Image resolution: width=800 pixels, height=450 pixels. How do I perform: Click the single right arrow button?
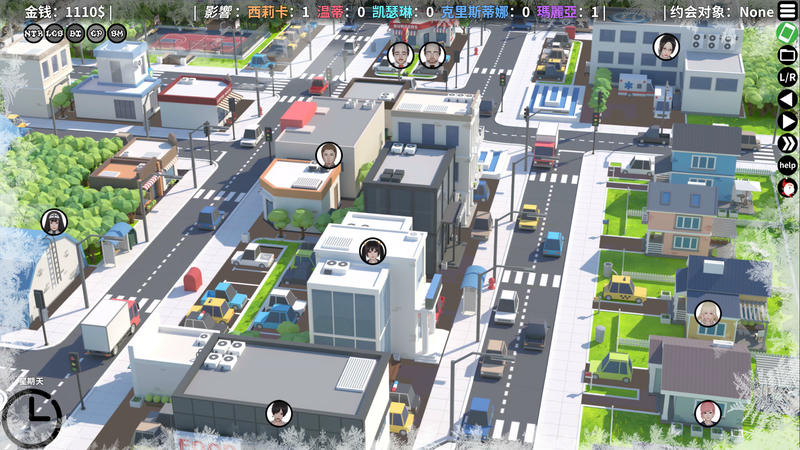pyautogui.click(x=788, y=121)
